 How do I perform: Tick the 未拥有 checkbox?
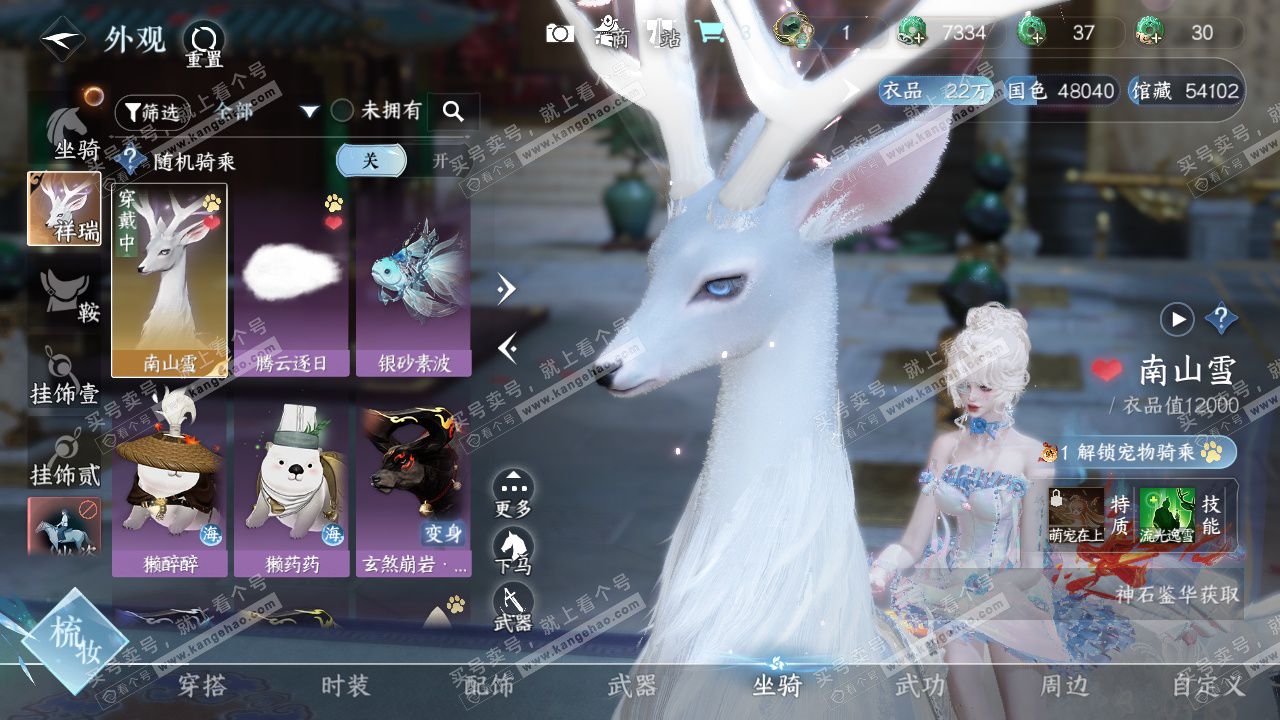click(343, 111)
